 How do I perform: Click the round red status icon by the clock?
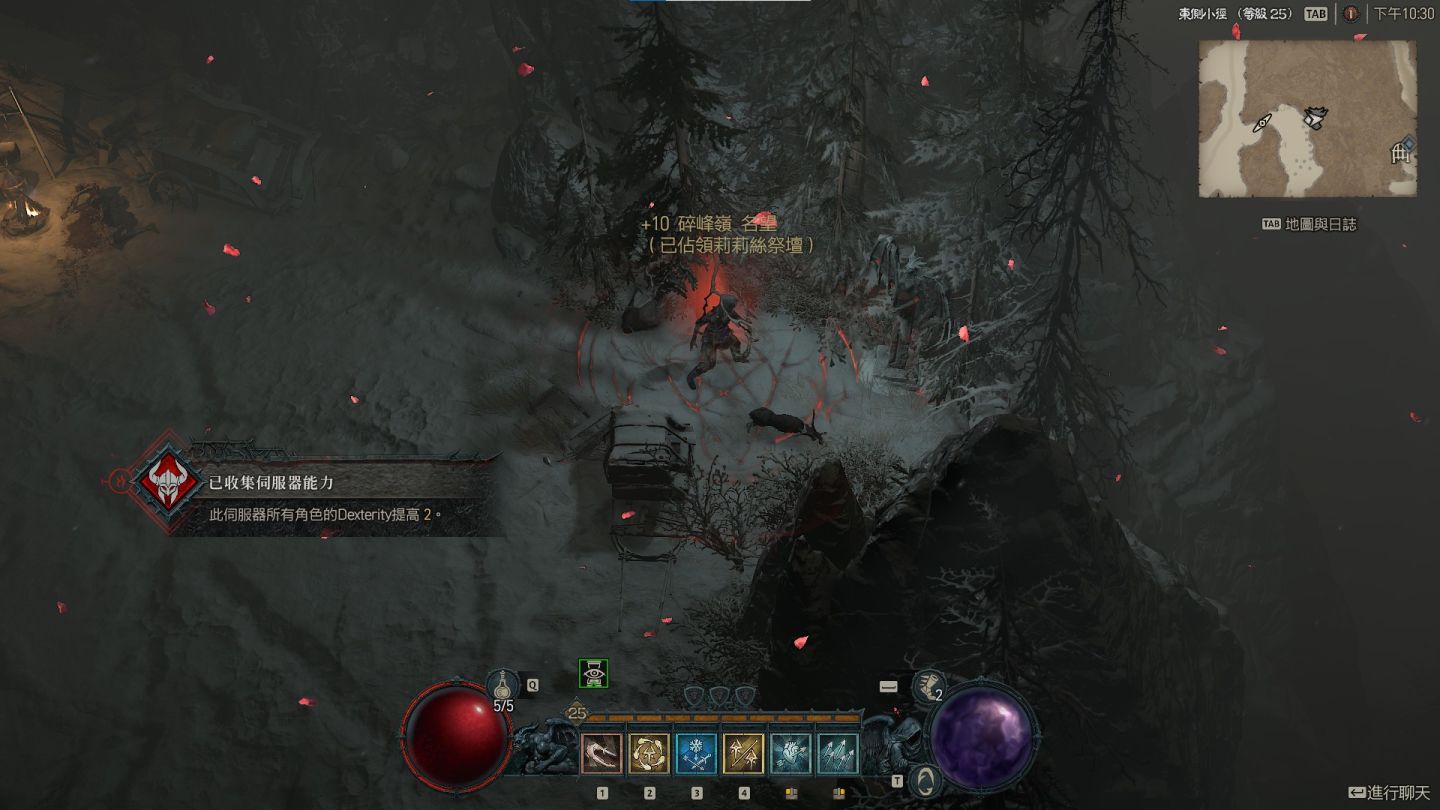(x=1350, y=14)
